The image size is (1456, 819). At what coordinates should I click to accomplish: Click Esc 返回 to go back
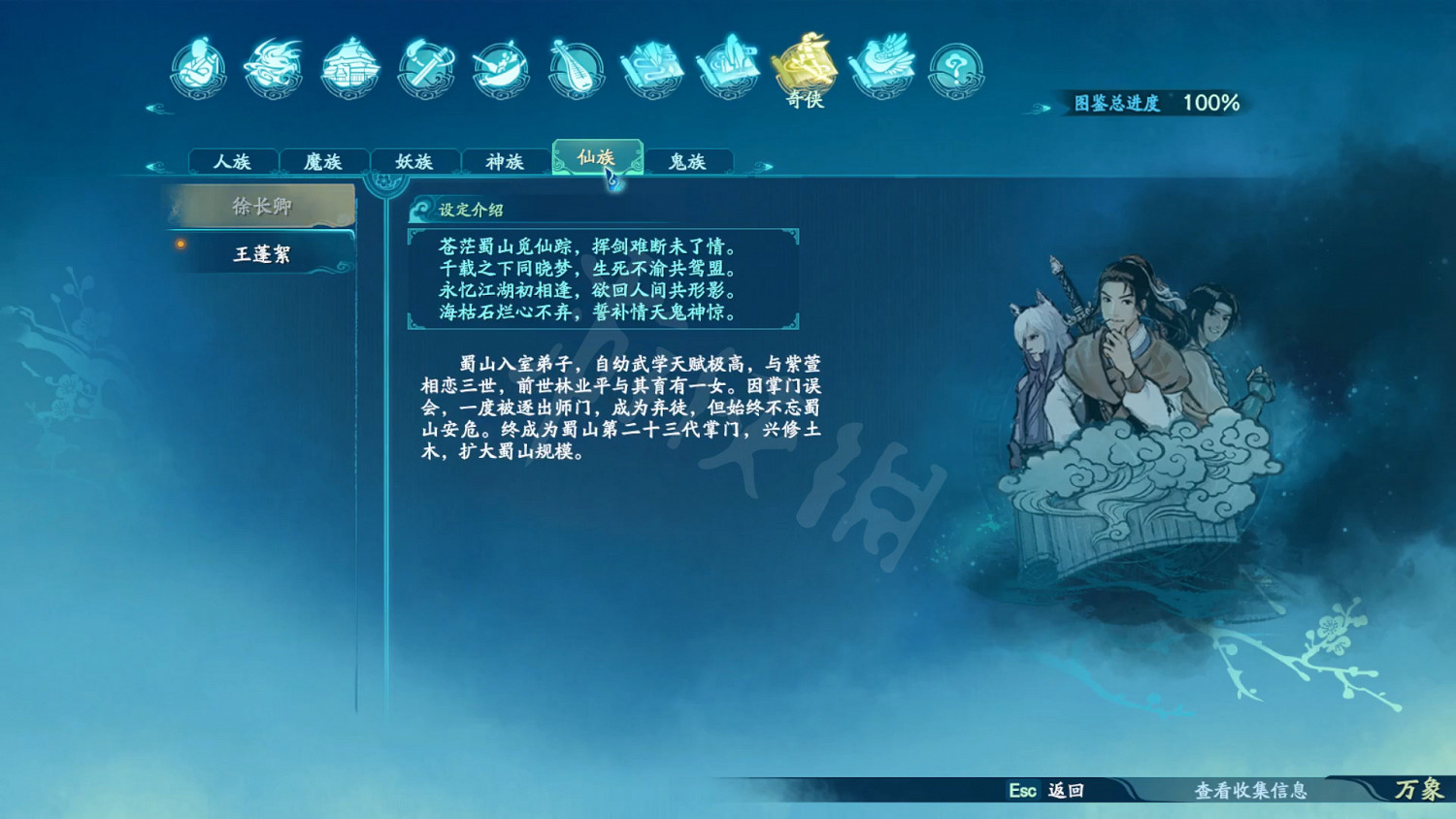(x=1046, y=792)
